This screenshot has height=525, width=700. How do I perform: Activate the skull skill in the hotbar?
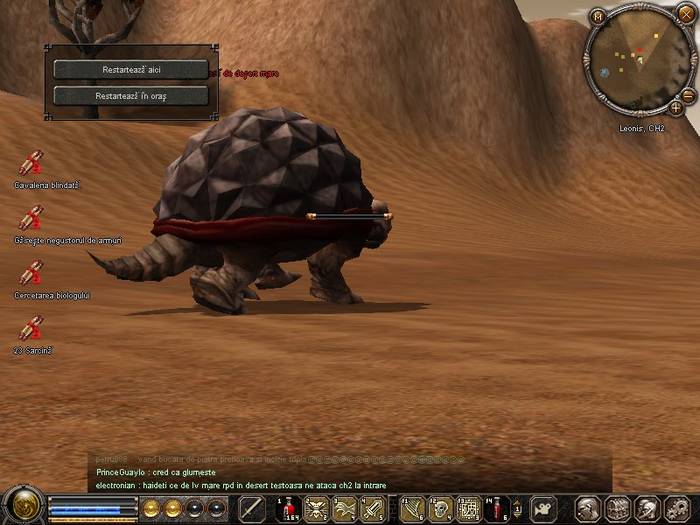click(x=441, y=509)
